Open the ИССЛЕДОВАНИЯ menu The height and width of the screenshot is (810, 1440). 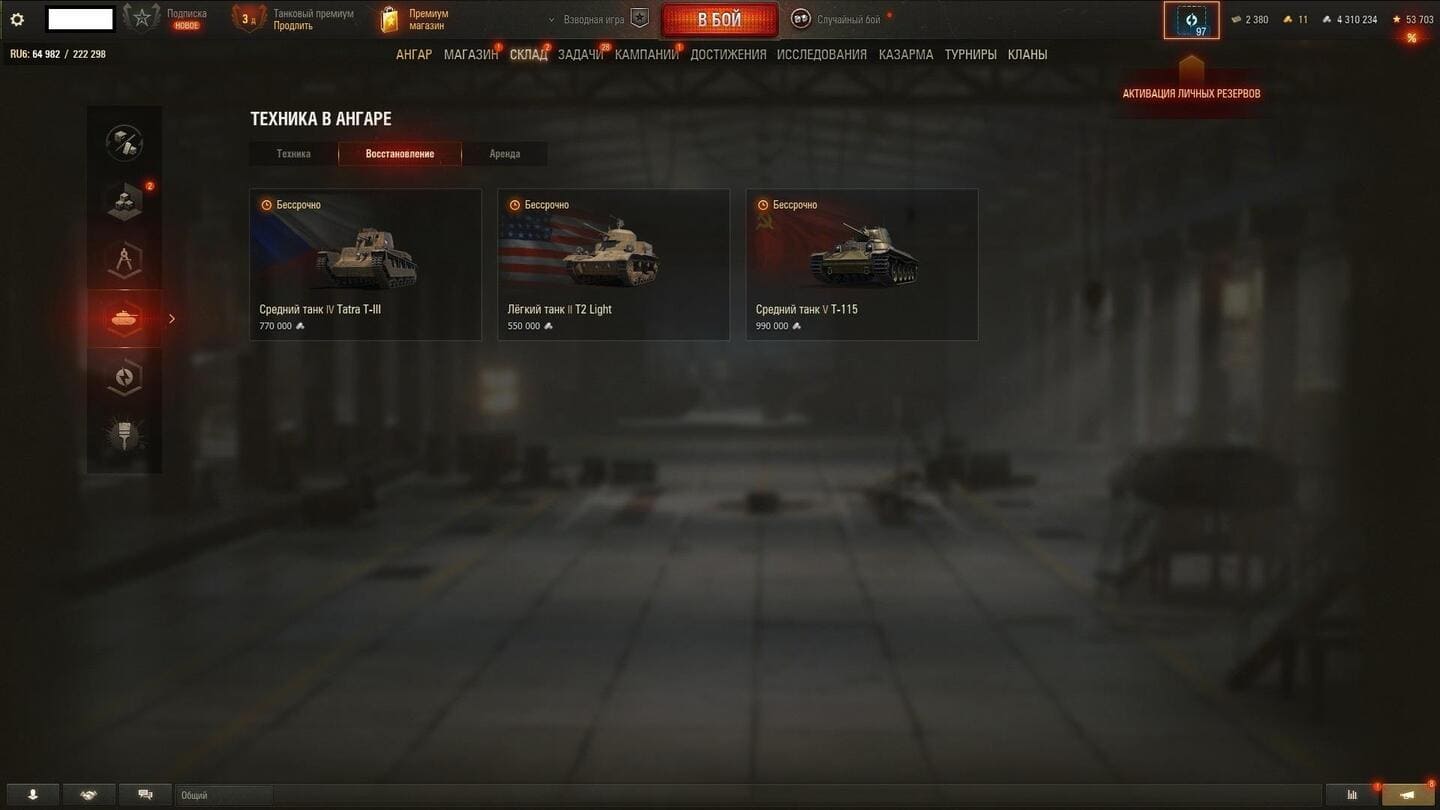click(821, 55)
